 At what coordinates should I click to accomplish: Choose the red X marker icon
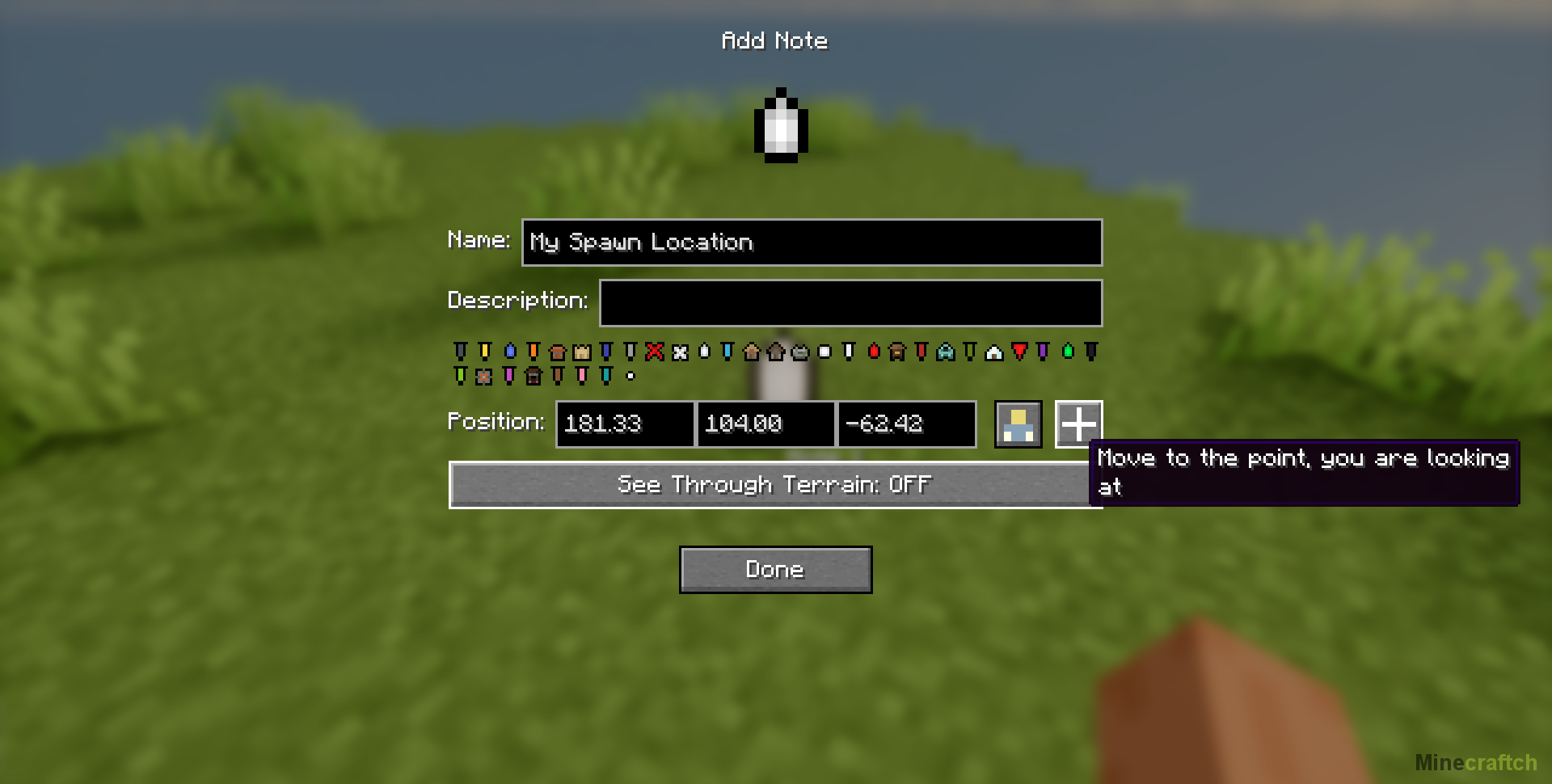[x=655, y=352]
